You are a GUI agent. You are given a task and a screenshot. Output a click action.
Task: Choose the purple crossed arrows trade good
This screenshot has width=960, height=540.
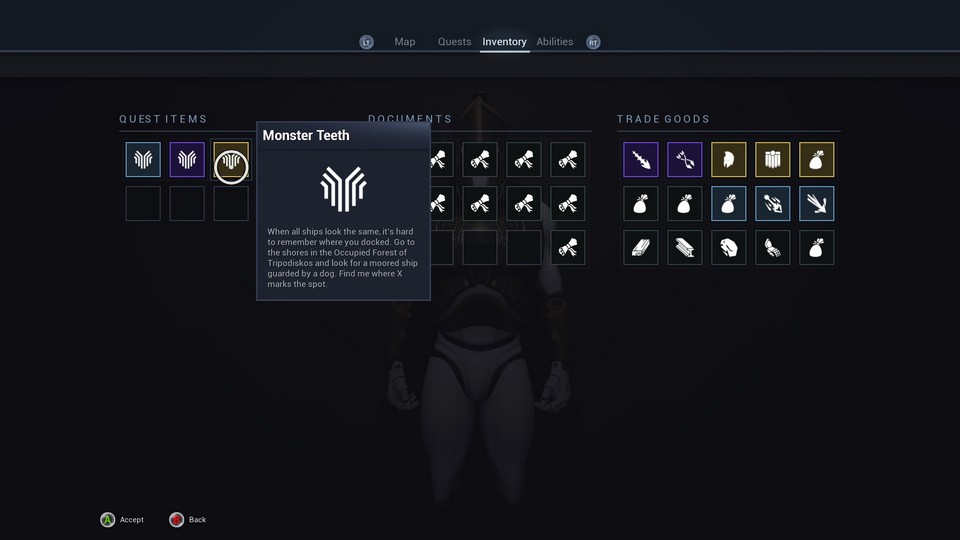(685, 160)
